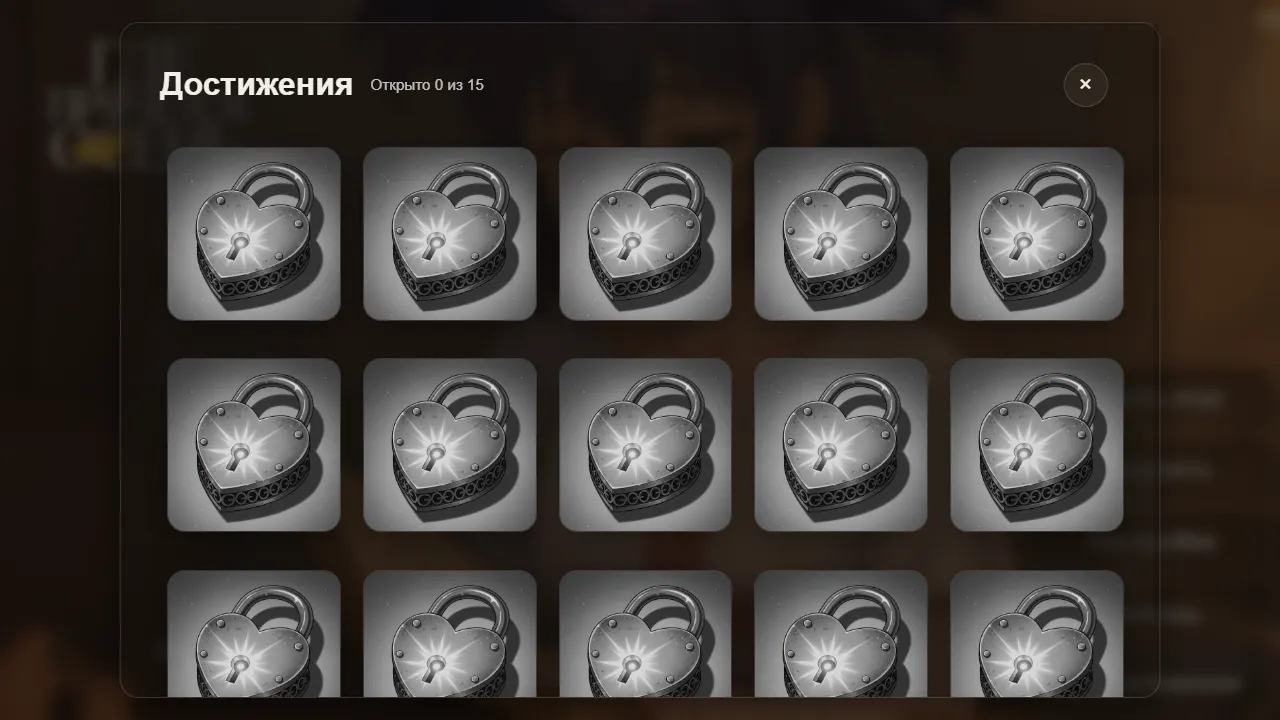Open the rightmost achievement in middle row

[x=1037, y=444]
